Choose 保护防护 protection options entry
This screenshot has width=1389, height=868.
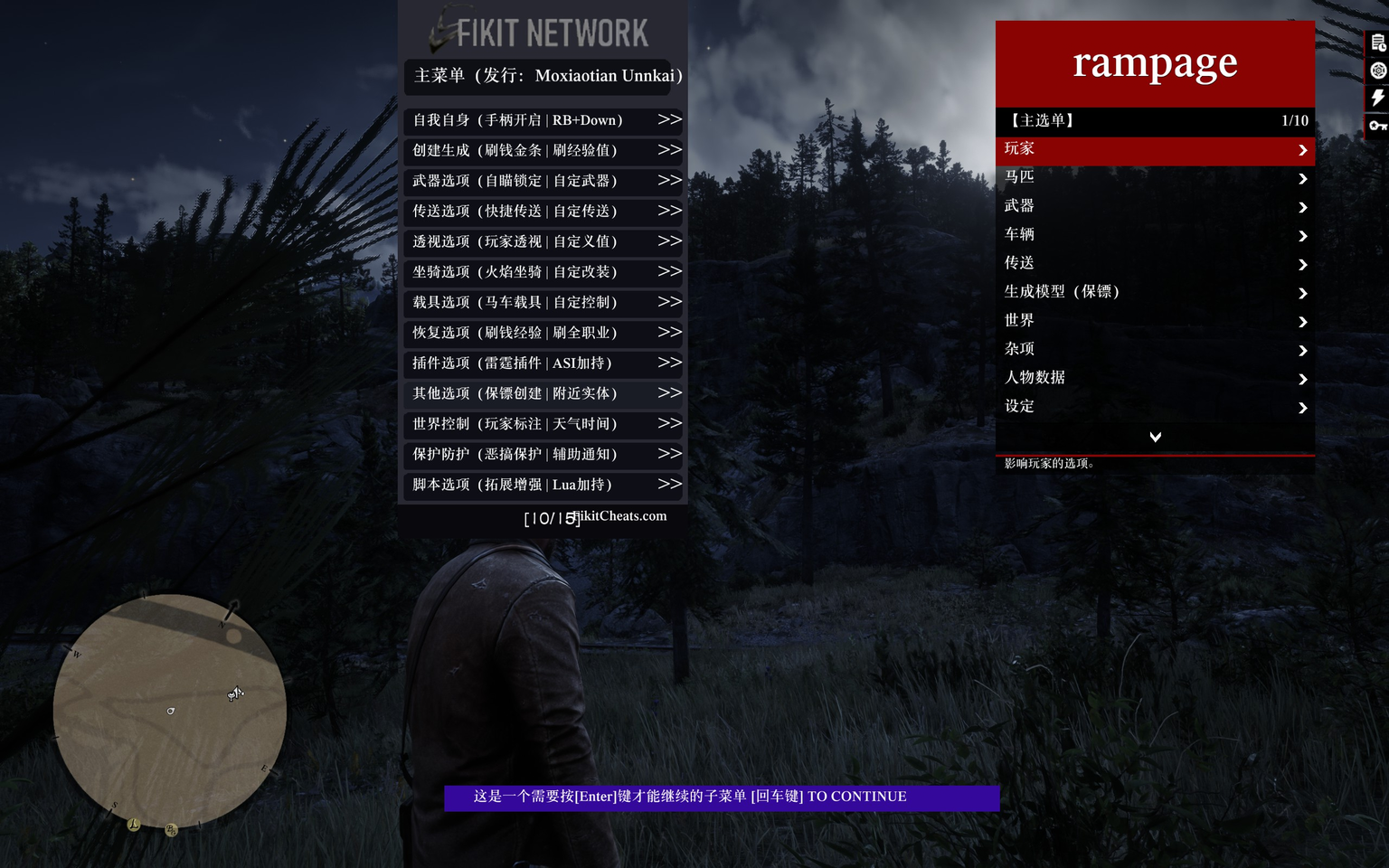(543, 455)
